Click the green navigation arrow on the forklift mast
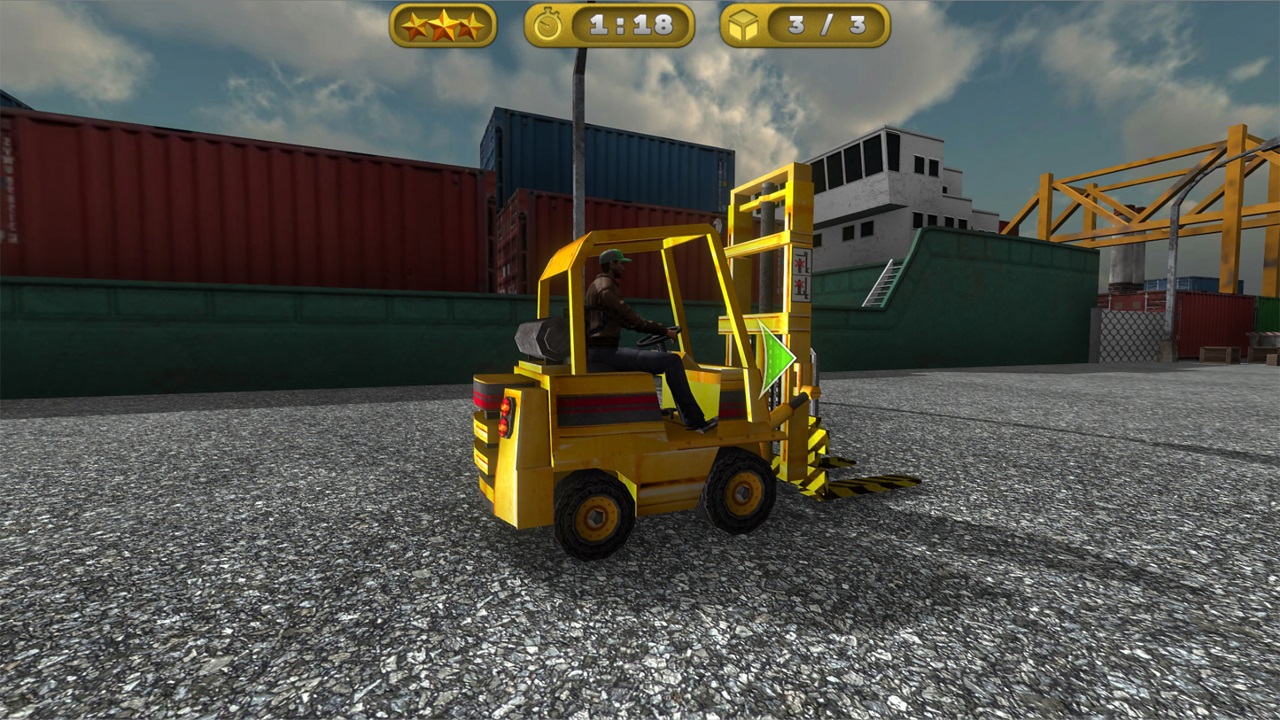The height and width of the screenshot is (720, 1280). [775, 358]
